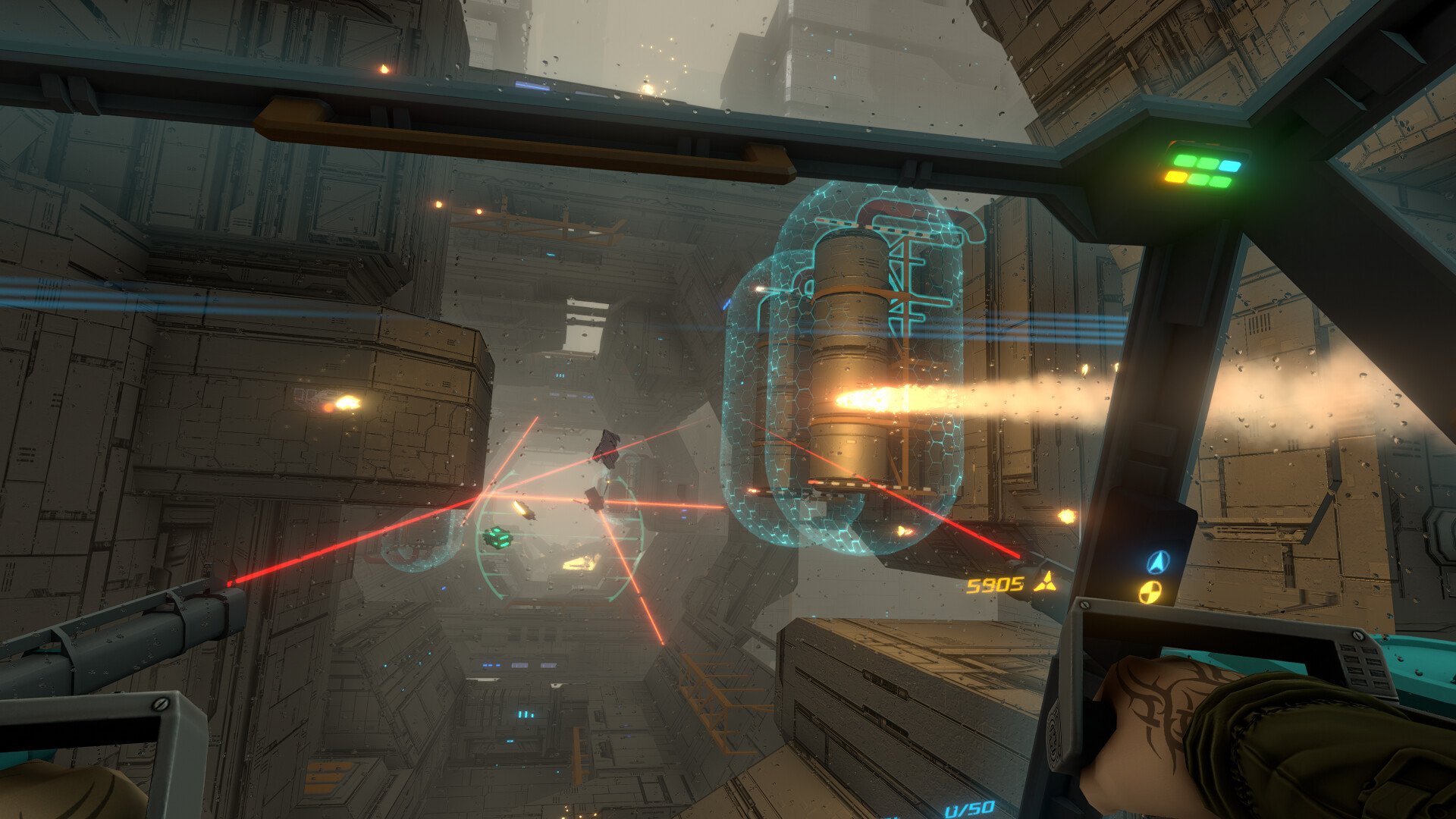
Task: Select the blue navigation arrow icon
Action: (1159, 562)
